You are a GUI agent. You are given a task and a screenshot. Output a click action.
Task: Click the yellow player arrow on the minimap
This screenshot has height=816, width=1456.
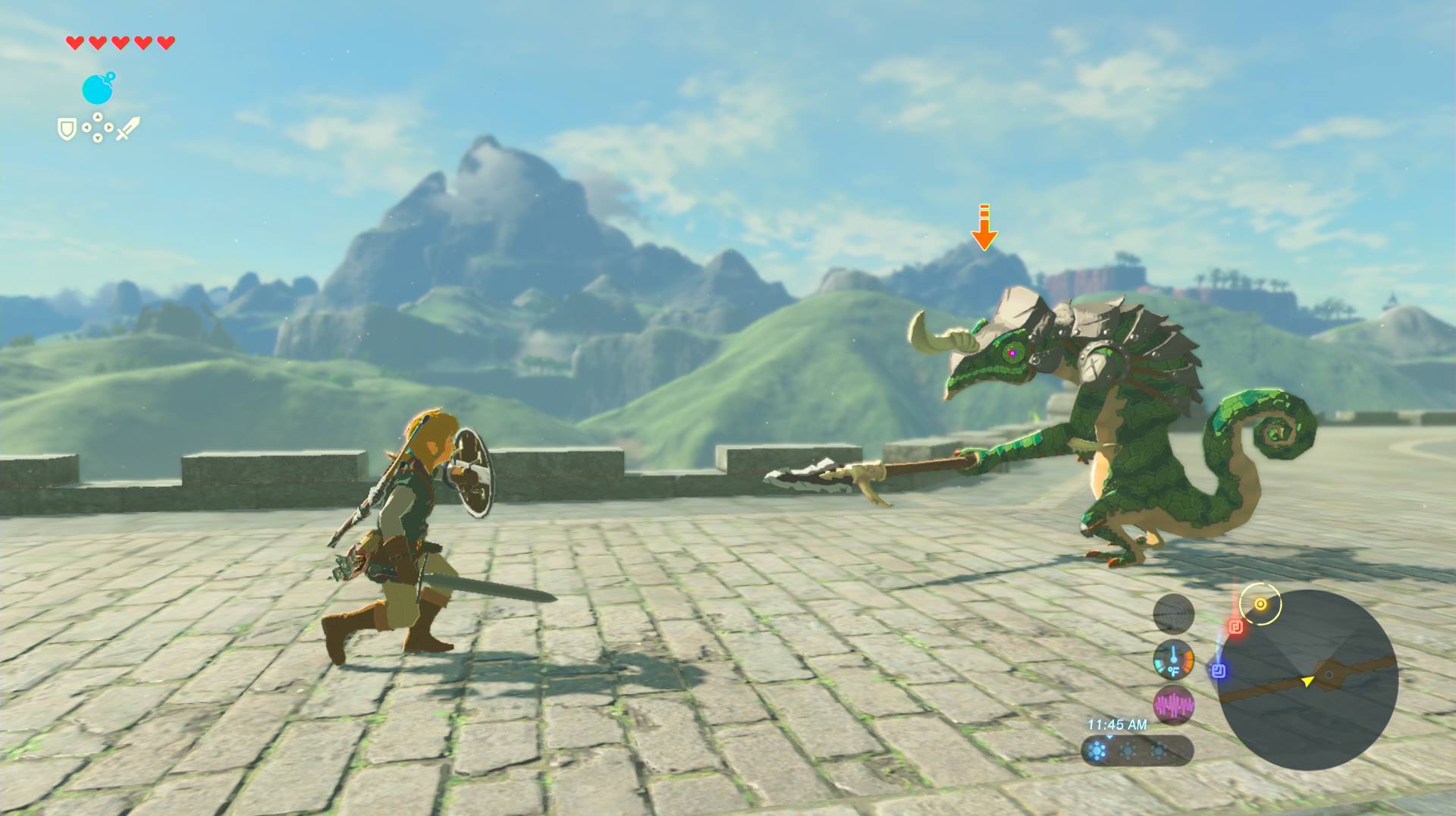click(x=1308, y=683)
